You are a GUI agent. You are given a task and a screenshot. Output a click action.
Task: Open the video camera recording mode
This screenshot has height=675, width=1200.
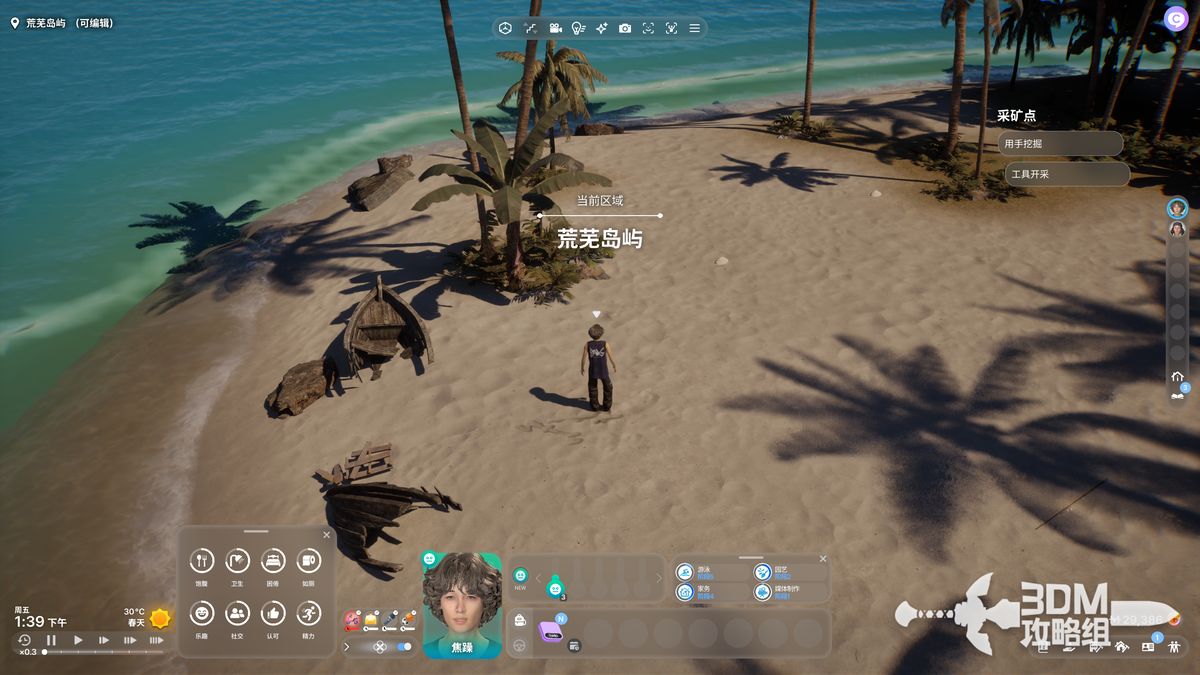554,28
